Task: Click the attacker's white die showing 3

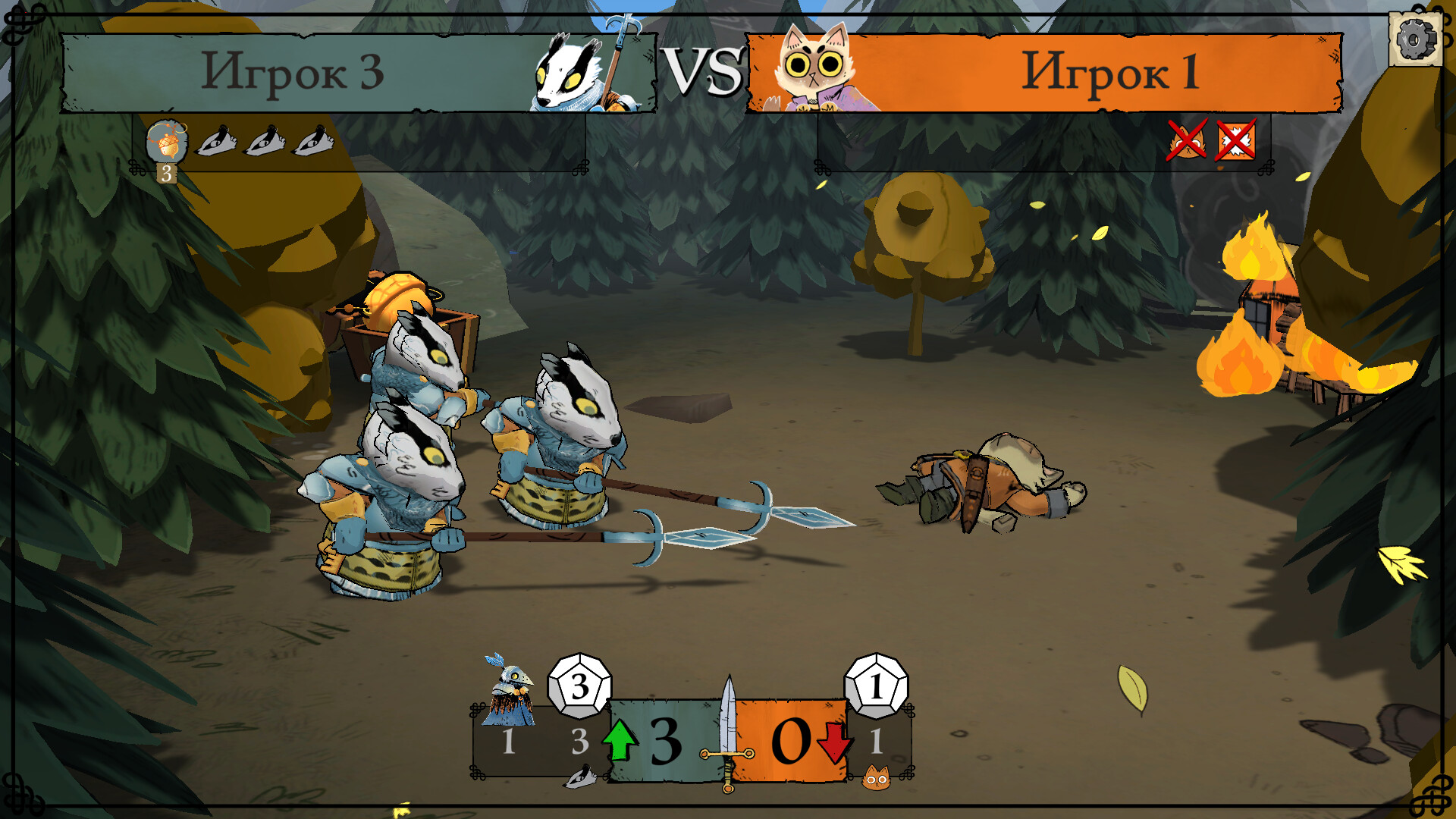Action: pos(579,686)
